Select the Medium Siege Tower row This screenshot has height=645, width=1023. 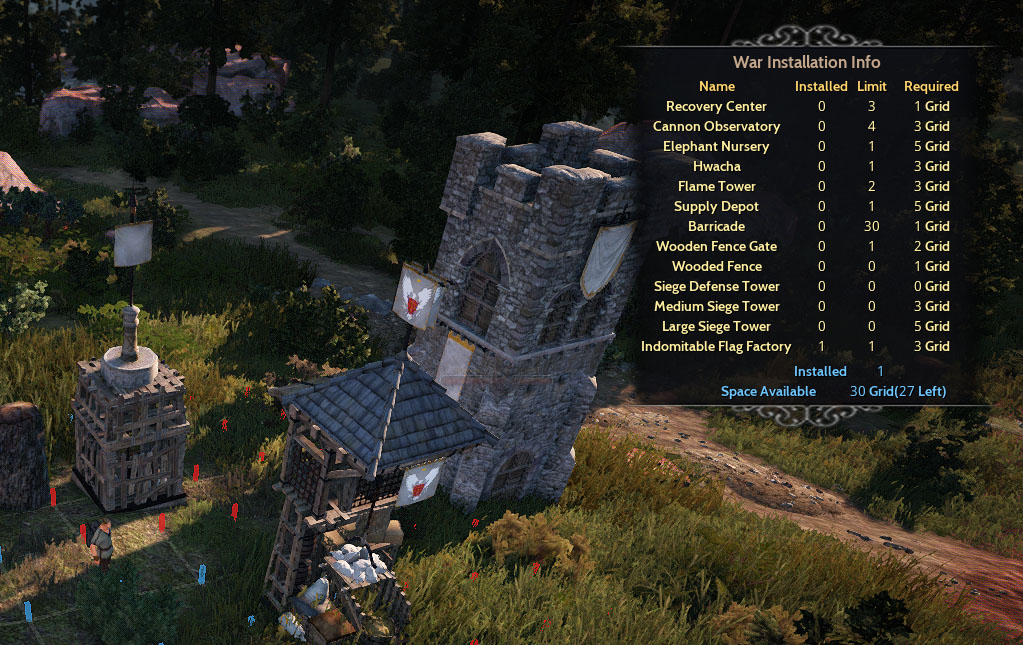click(x=716, y=306)
